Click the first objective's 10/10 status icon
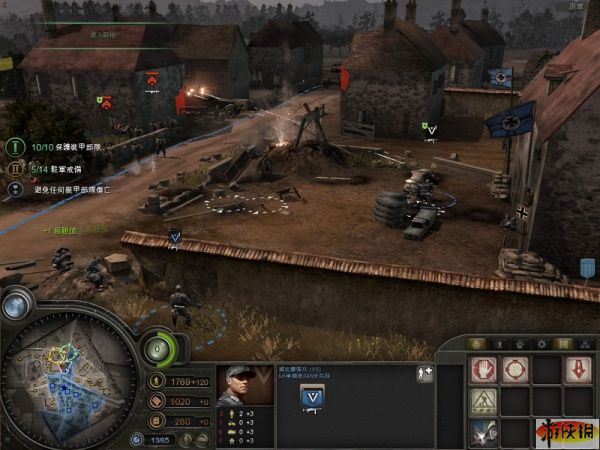 [x=16, y=146]
